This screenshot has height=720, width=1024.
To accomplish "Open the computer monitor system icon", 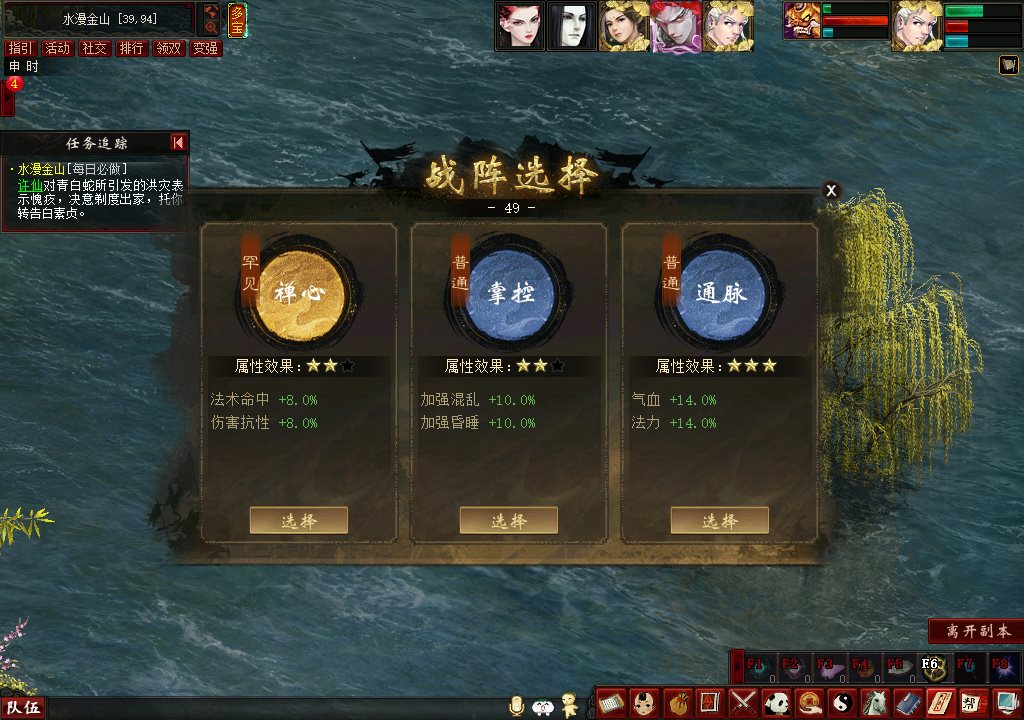I will click(1003, 703).
